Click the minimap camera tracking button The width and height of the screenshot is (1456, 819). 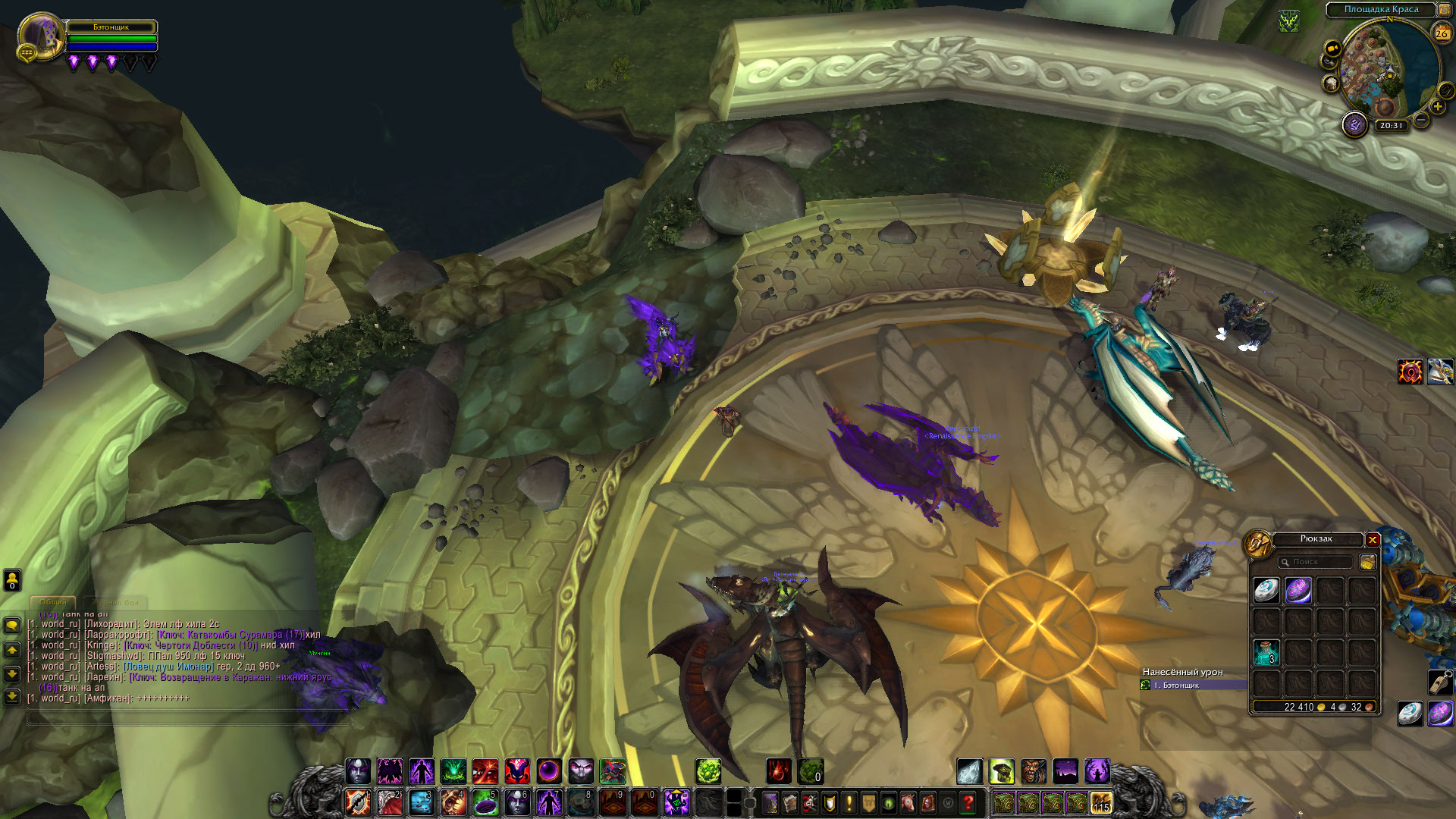click(x=1332, y=49)
